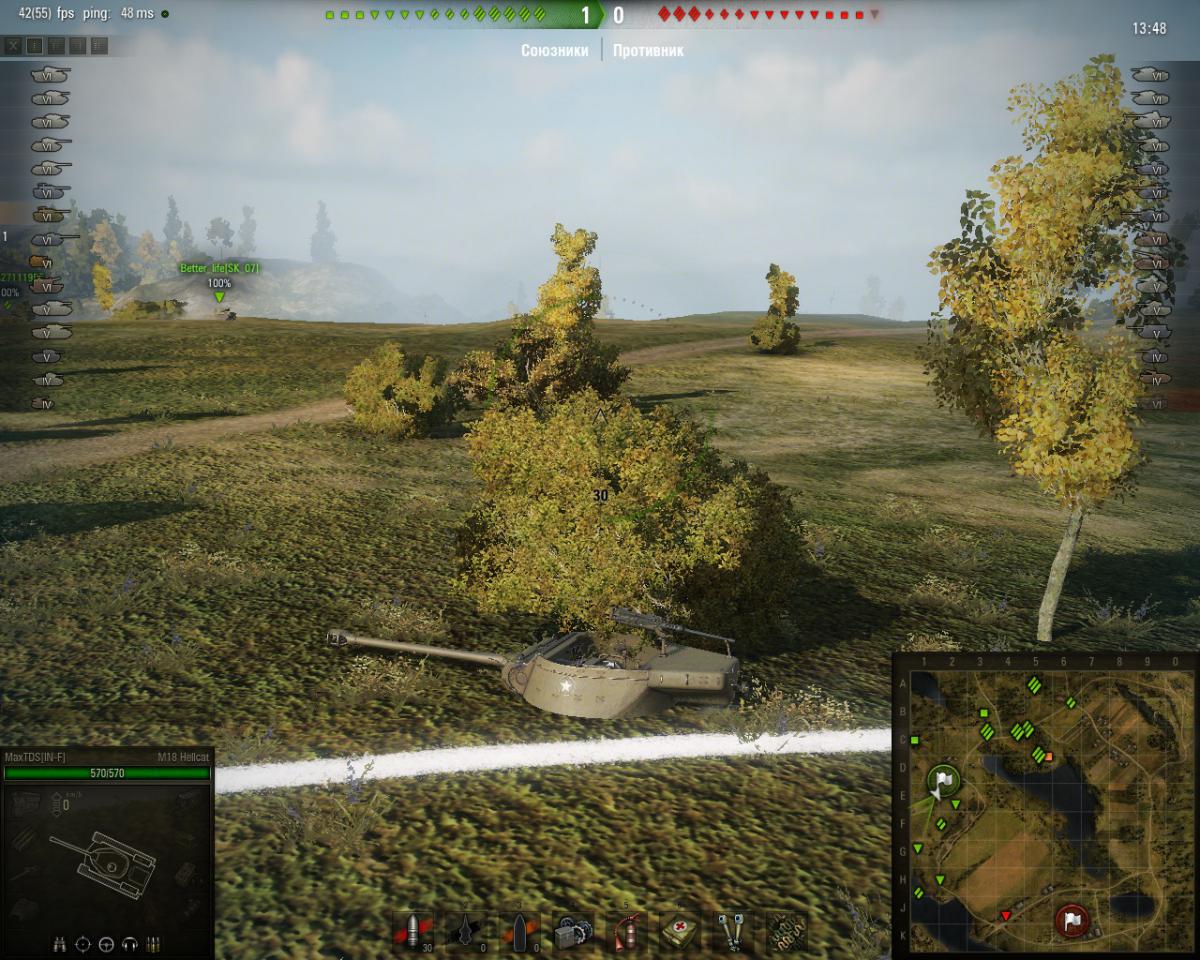Activate the manual fire extinguisher
Screen dimensions: 1200x960
627,931
